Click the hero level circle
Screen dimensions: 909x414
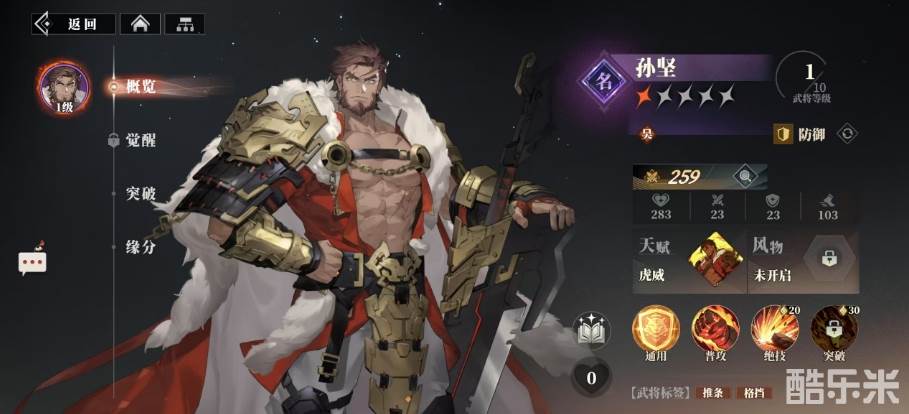point(809,80)
